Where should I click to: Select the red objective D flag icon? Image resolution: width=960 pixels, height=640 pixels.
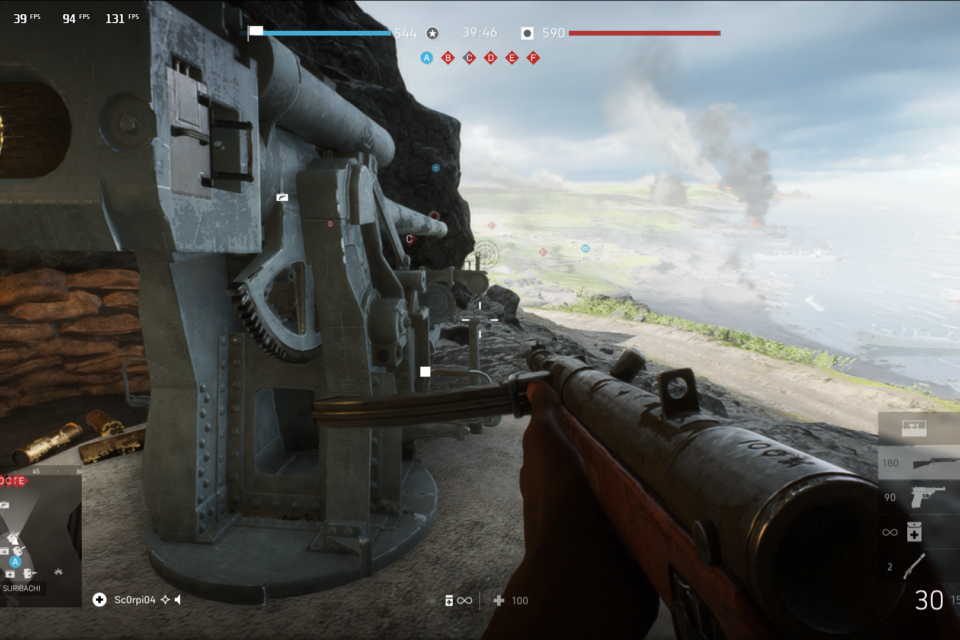pos(490,58)
